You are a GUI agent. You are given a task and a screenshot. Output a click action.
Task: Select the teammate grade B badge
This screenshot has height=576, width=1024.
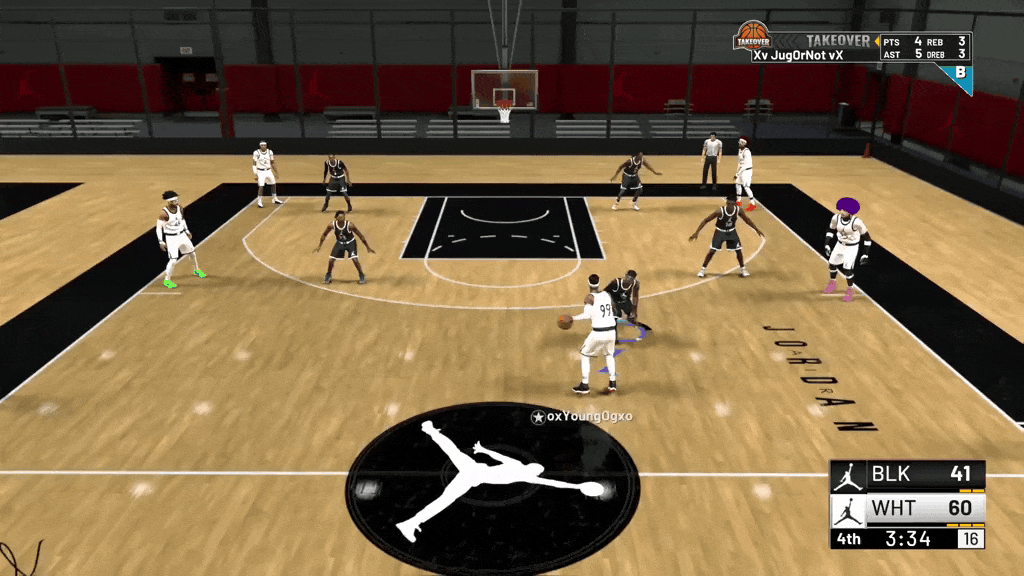pos(961,73)
